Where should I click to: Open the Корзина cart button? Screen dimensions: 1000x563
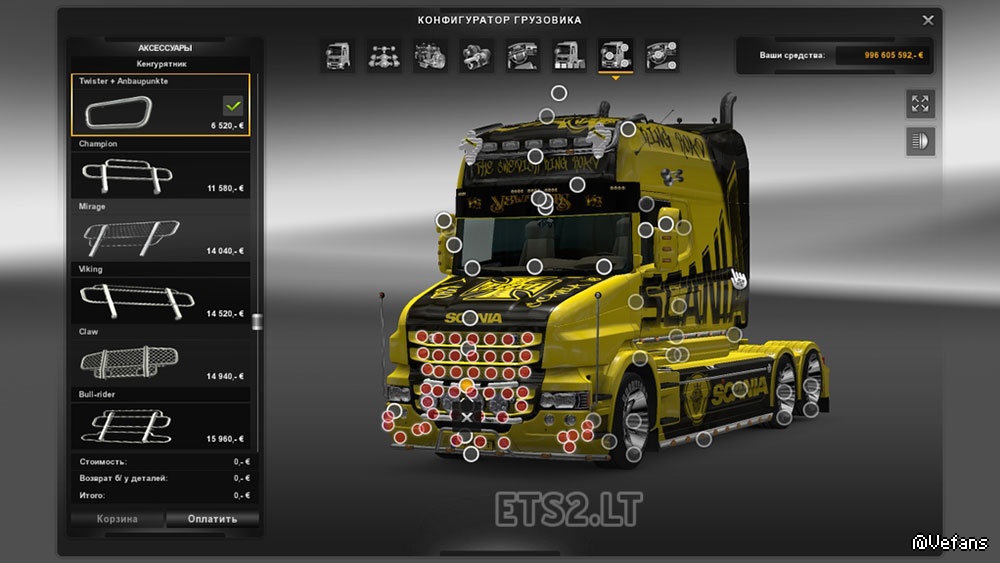(117, 519)
